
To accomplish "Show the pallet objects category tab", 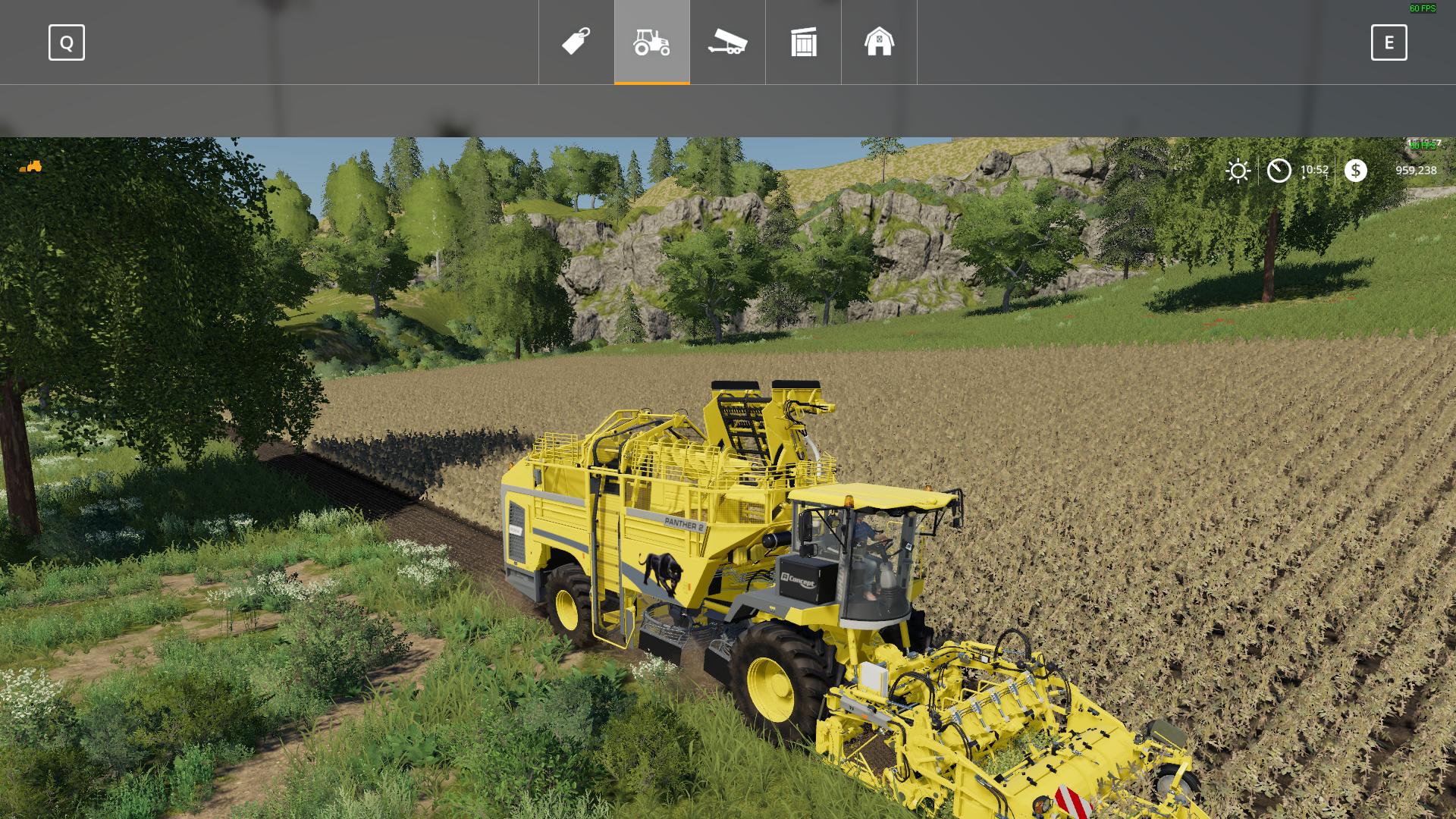I will click(x=804, y=42).
